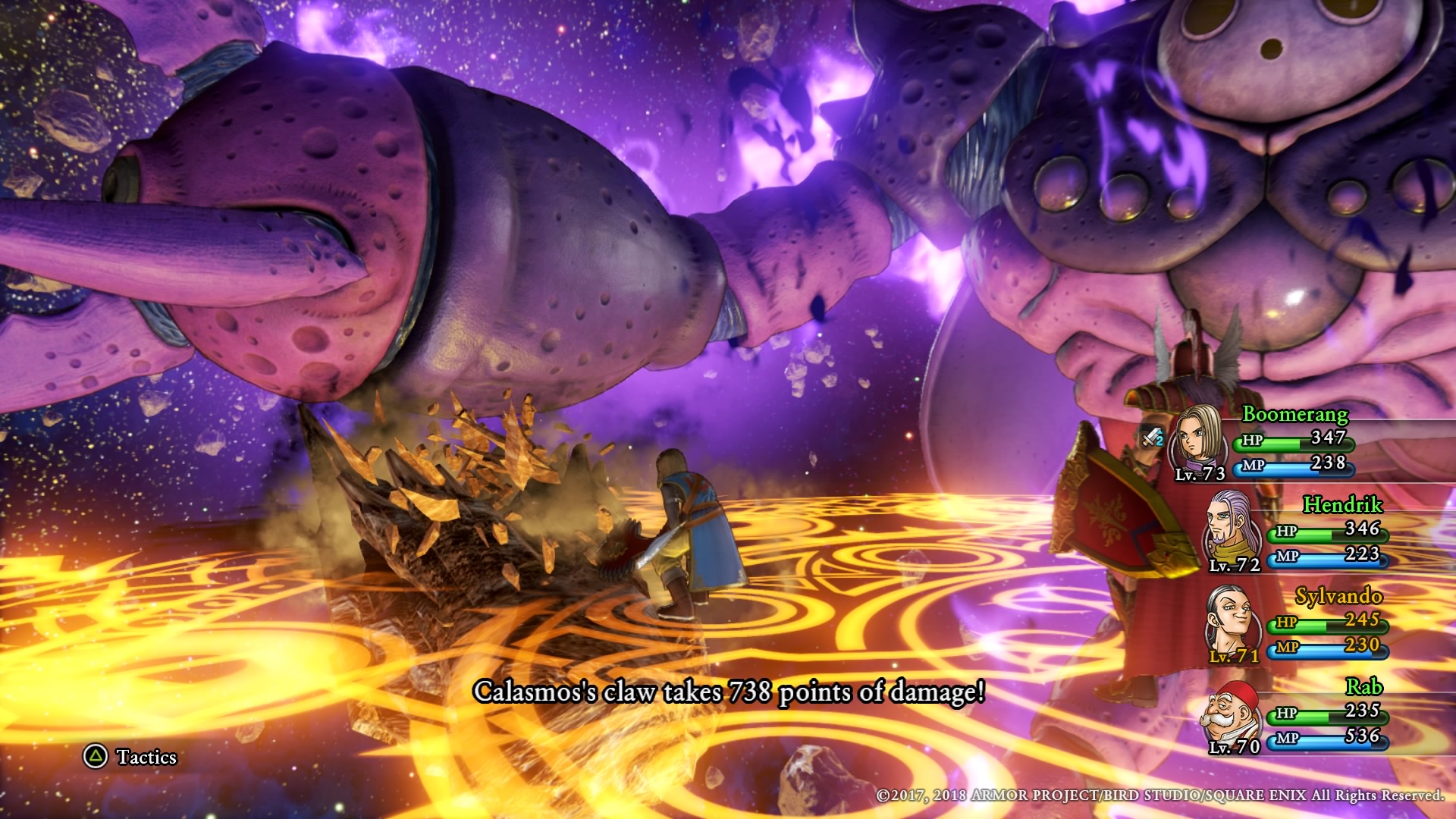Click the sword buff icon beside Boomerang

pyautogui.click(x=1153, y=438)
